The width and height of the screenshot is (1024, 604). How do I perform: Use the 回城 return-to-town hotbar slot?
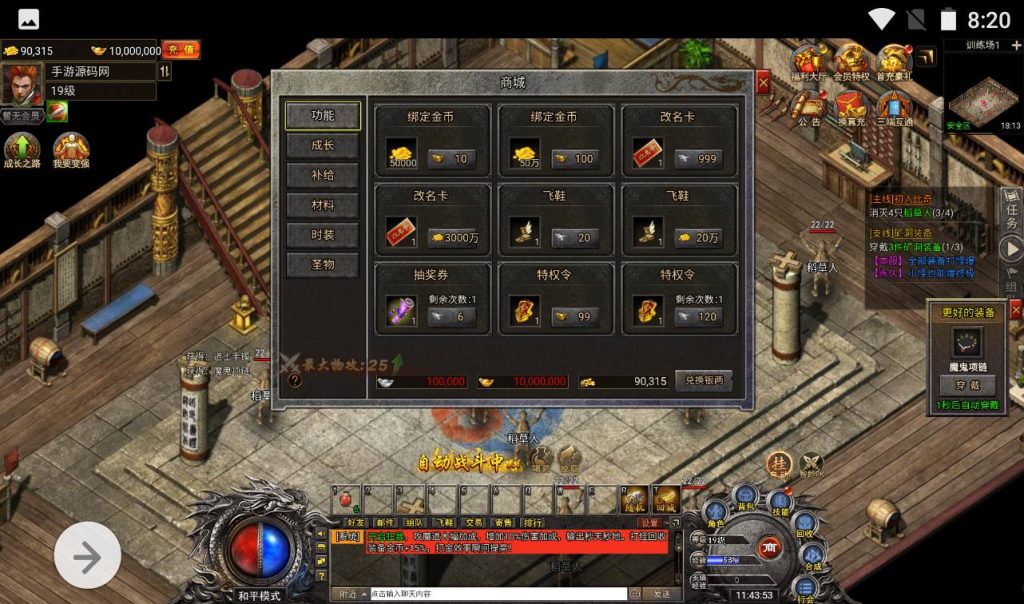[665, 498]
